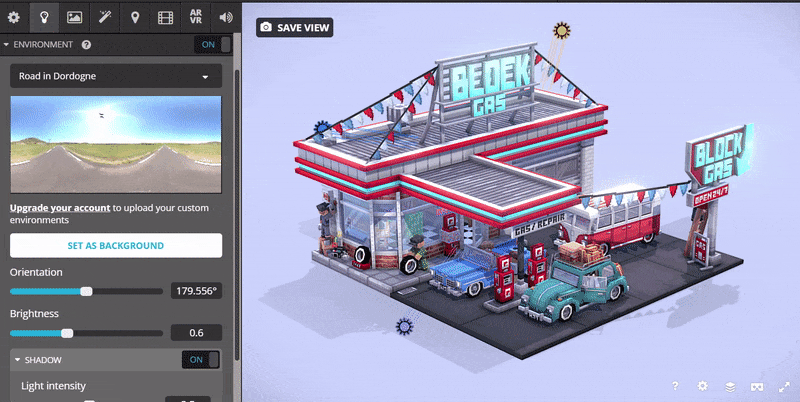This screenshot has width=800, height=402.
Task: Enable VR mode with the headset icon
Action: [757, 386]
